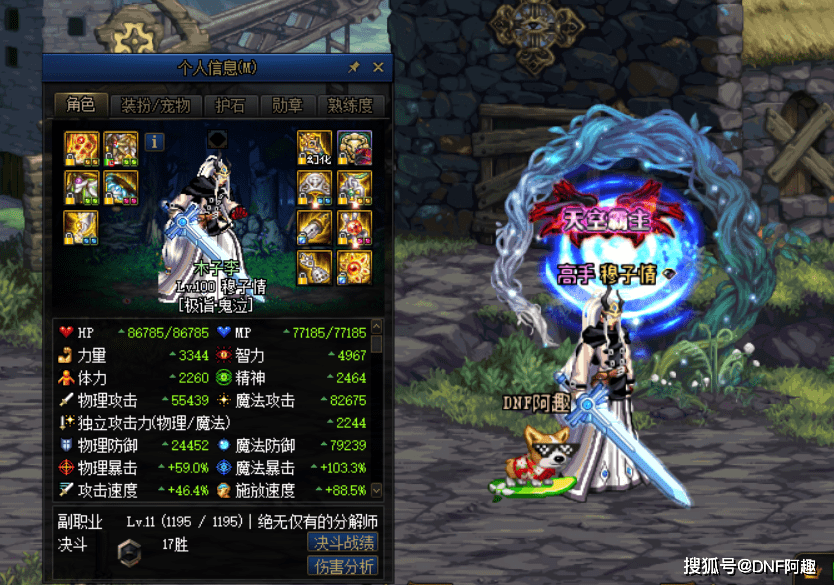The image size is (834, 585).
Task: Show the 勋章 tab
Action: coord(288,105)
